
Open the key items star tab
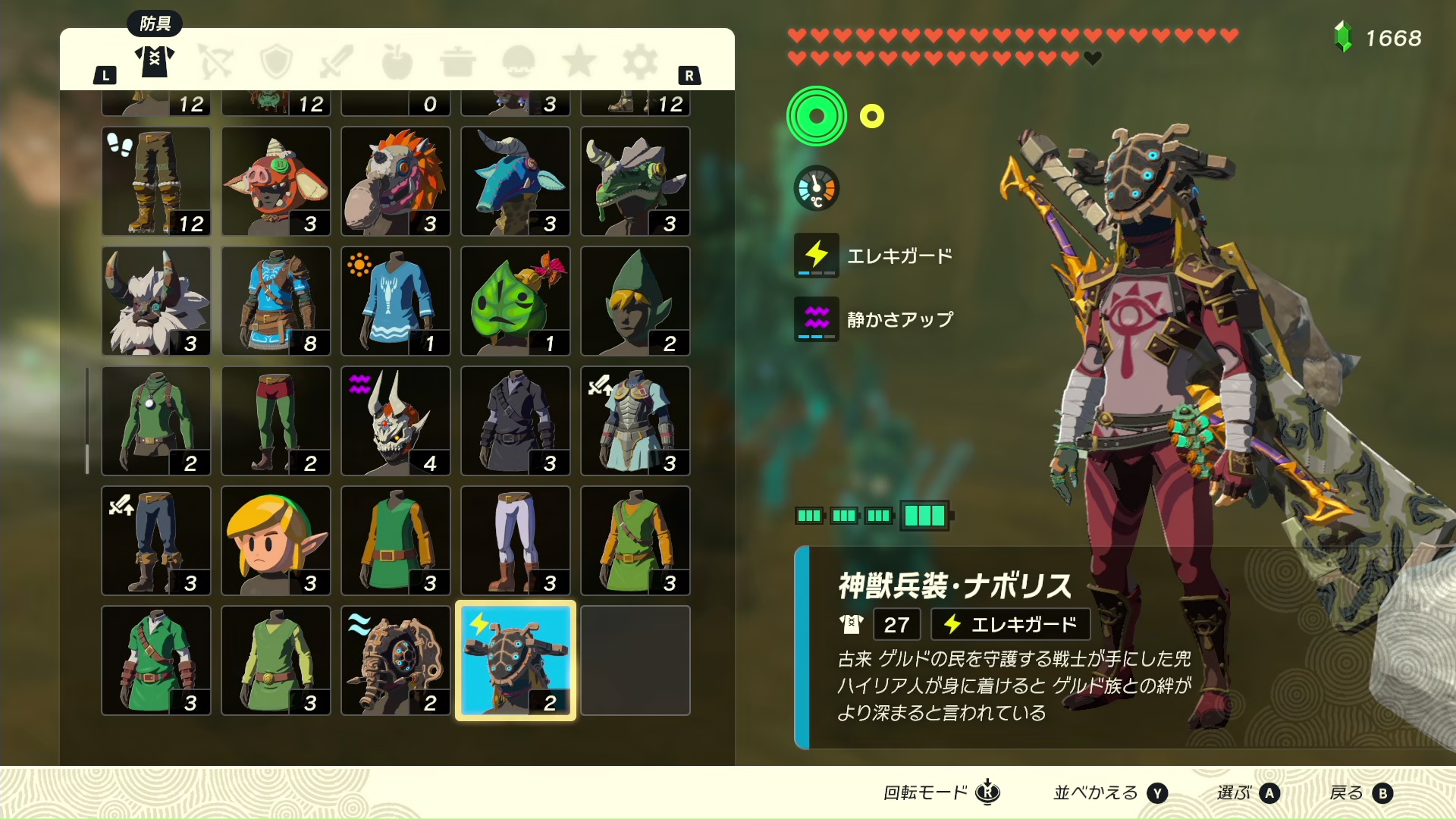click(x=579, y=61)
